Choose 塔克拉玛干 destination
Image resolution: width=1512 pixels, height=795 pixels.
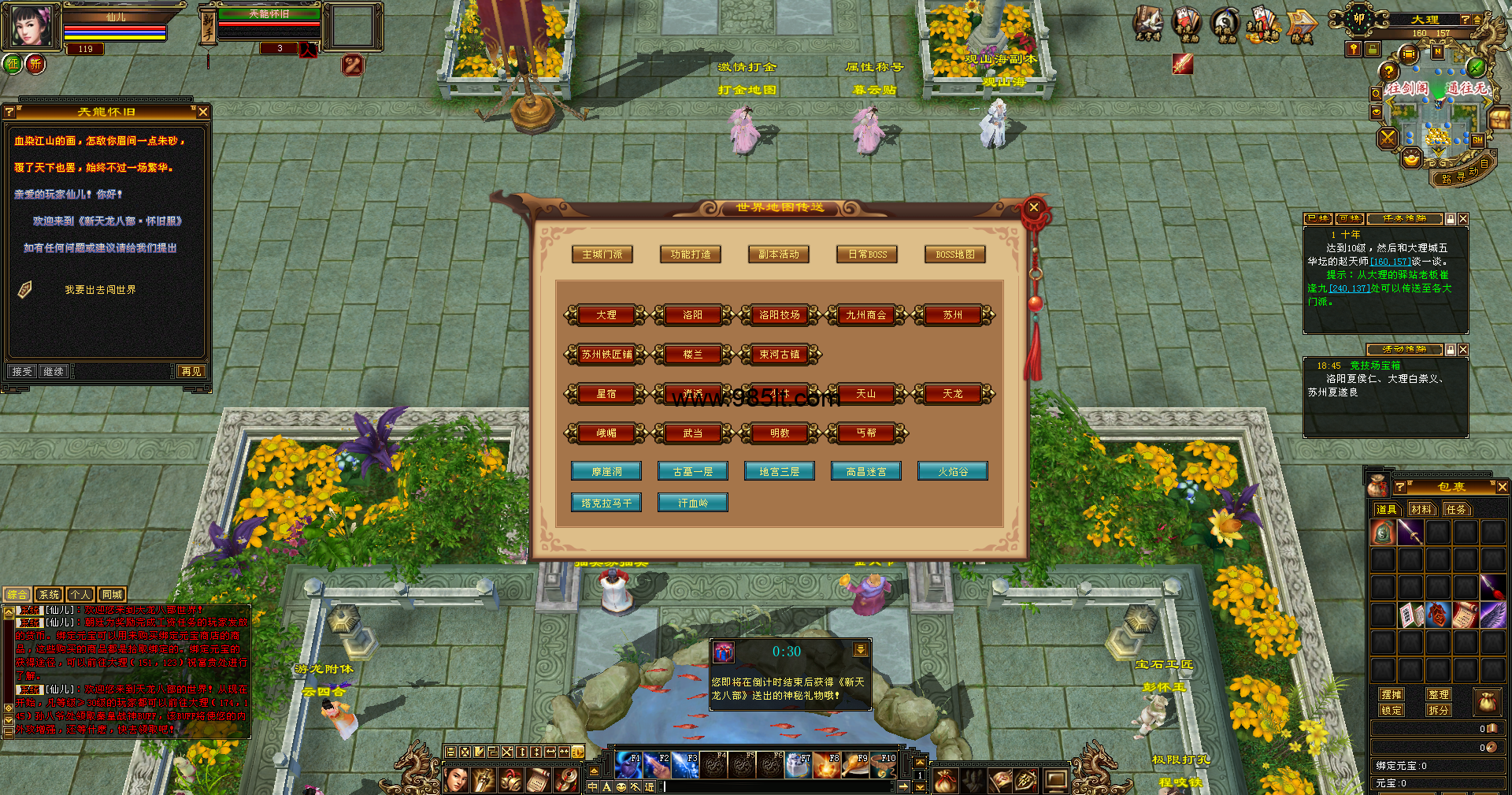pyautogui.click(x=606, y=503)
